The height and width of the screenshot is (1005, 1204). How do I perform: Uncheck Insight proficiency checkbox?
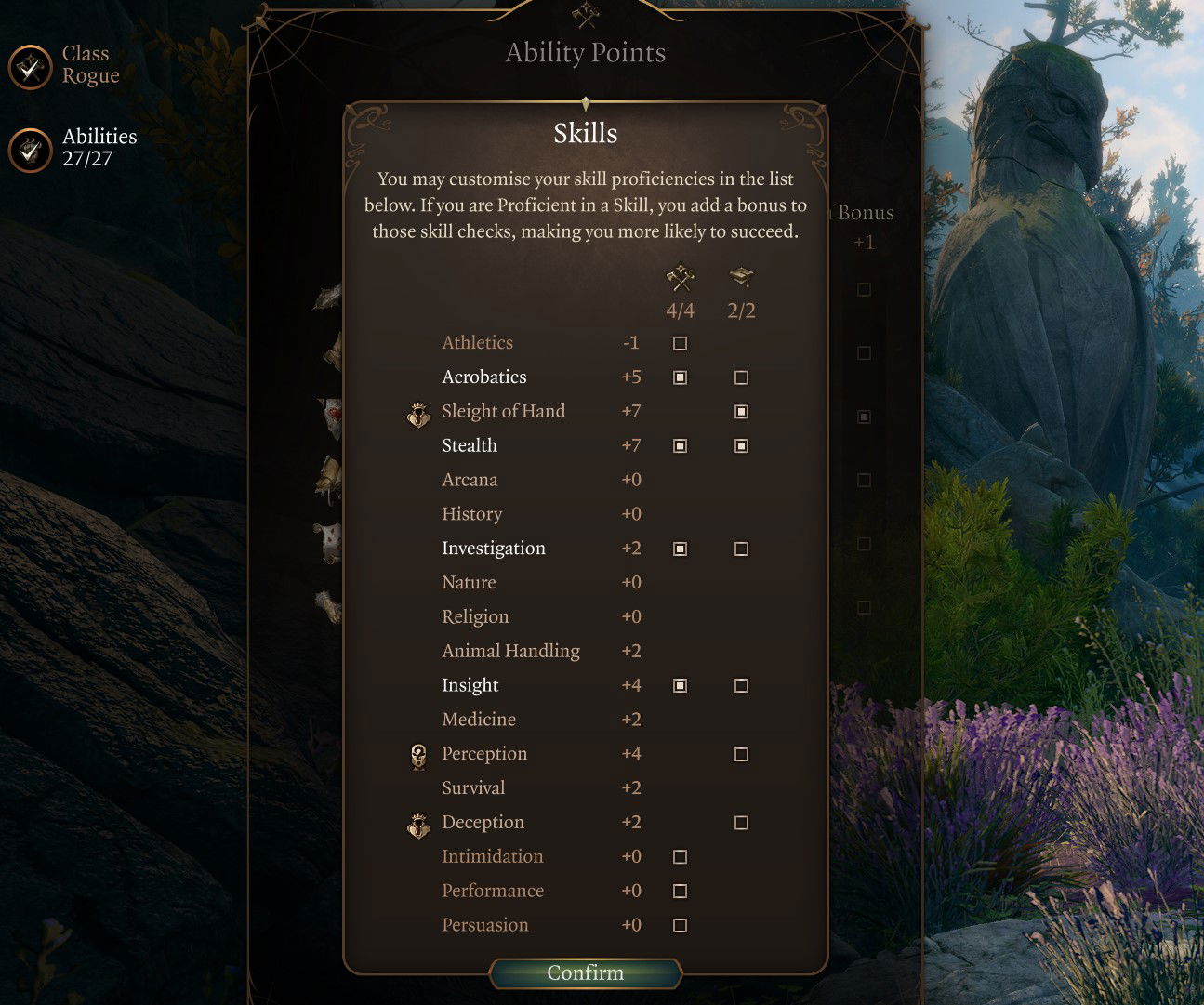(680, 686)
